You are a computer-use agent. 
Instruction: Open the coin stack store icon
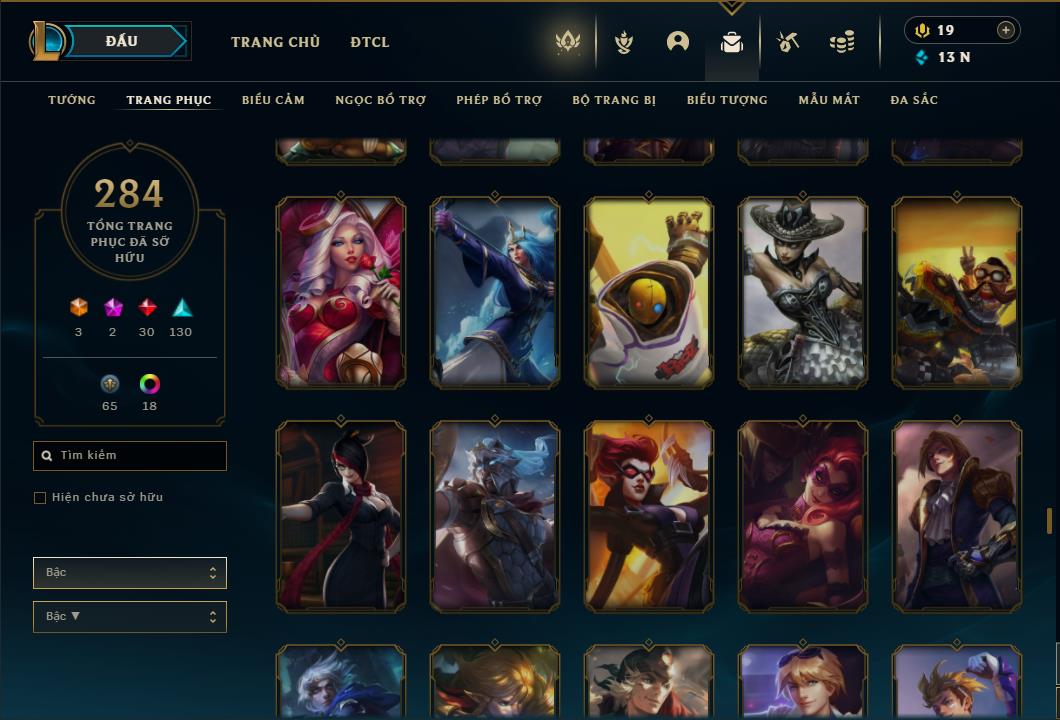coord(842,42)
